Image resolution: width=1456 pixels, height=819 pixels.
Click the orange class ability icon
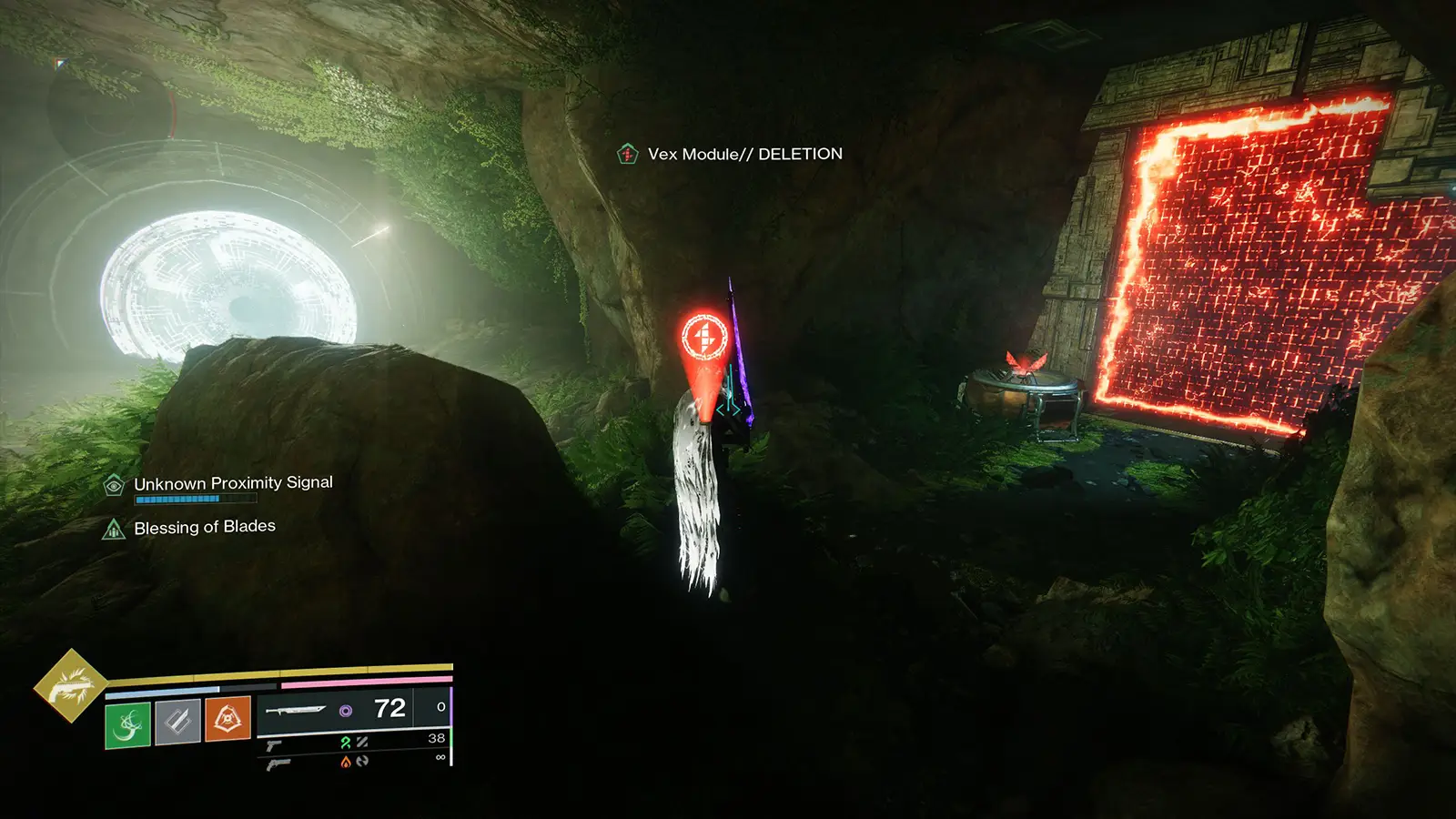[x=226, y=717]
